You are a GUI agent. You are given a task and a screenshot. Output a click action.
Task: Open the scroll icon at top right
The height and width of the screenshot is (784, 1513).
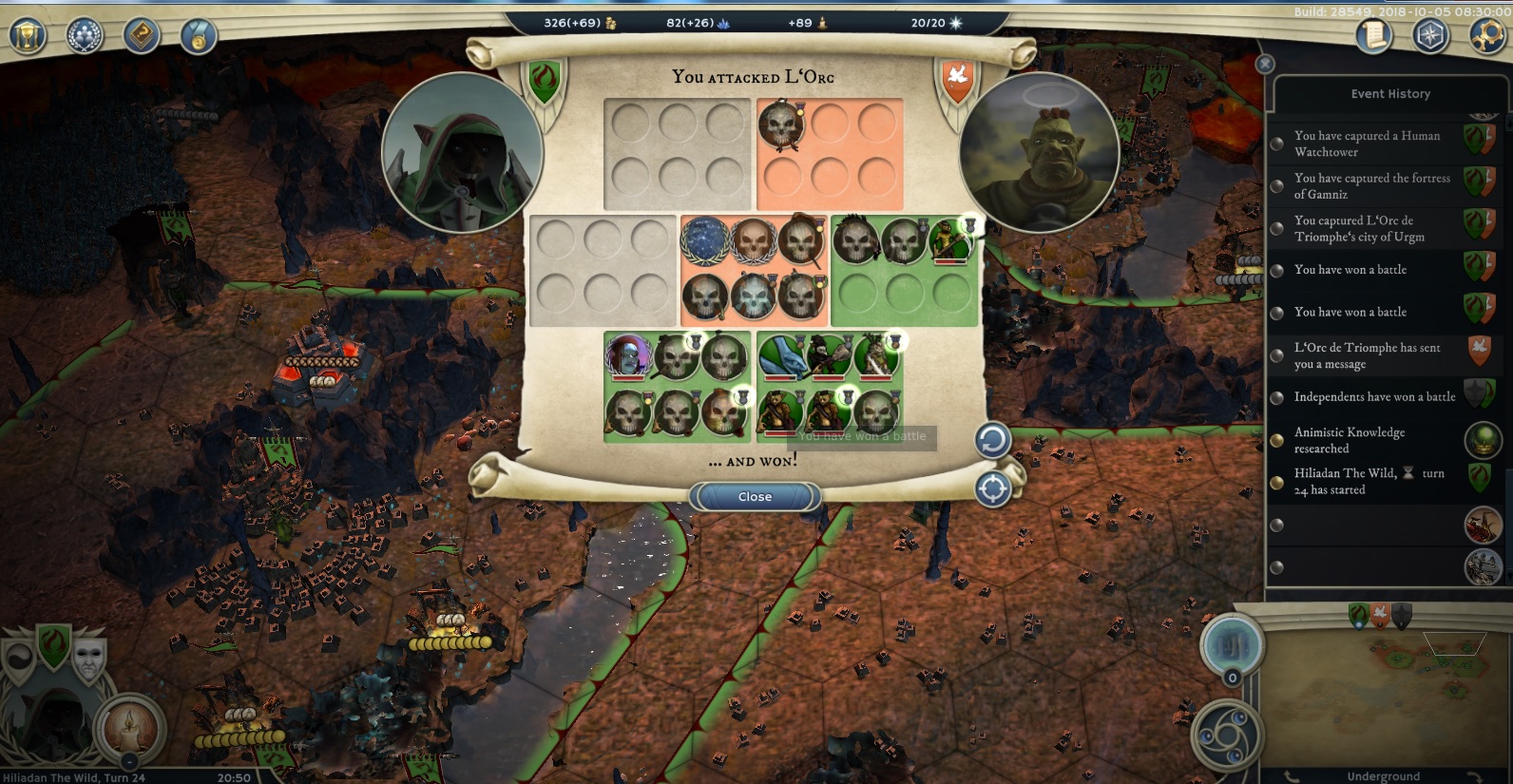1373,36
